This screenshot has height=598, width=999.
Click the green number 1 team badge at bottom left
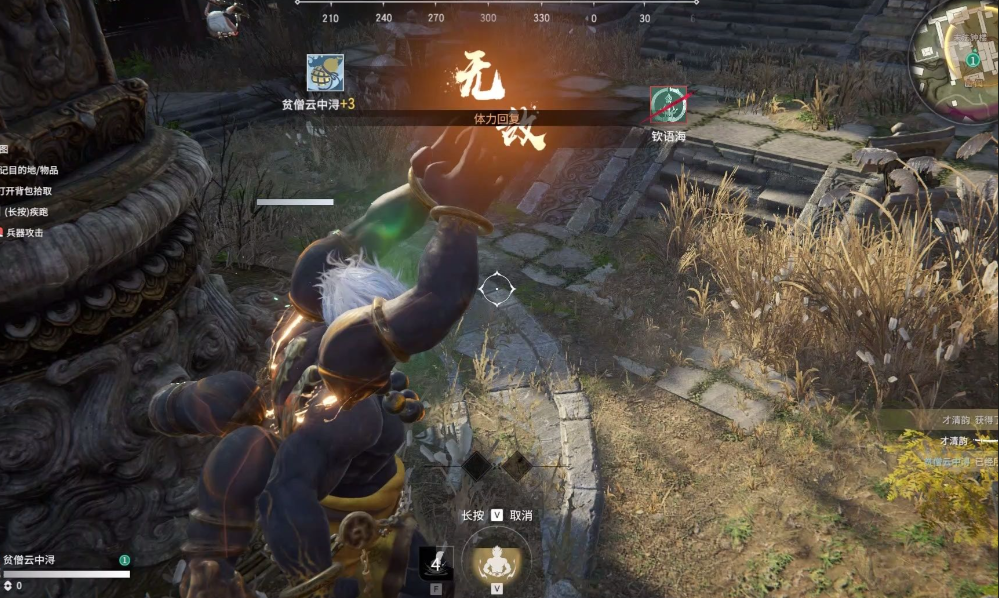[124, 561]
